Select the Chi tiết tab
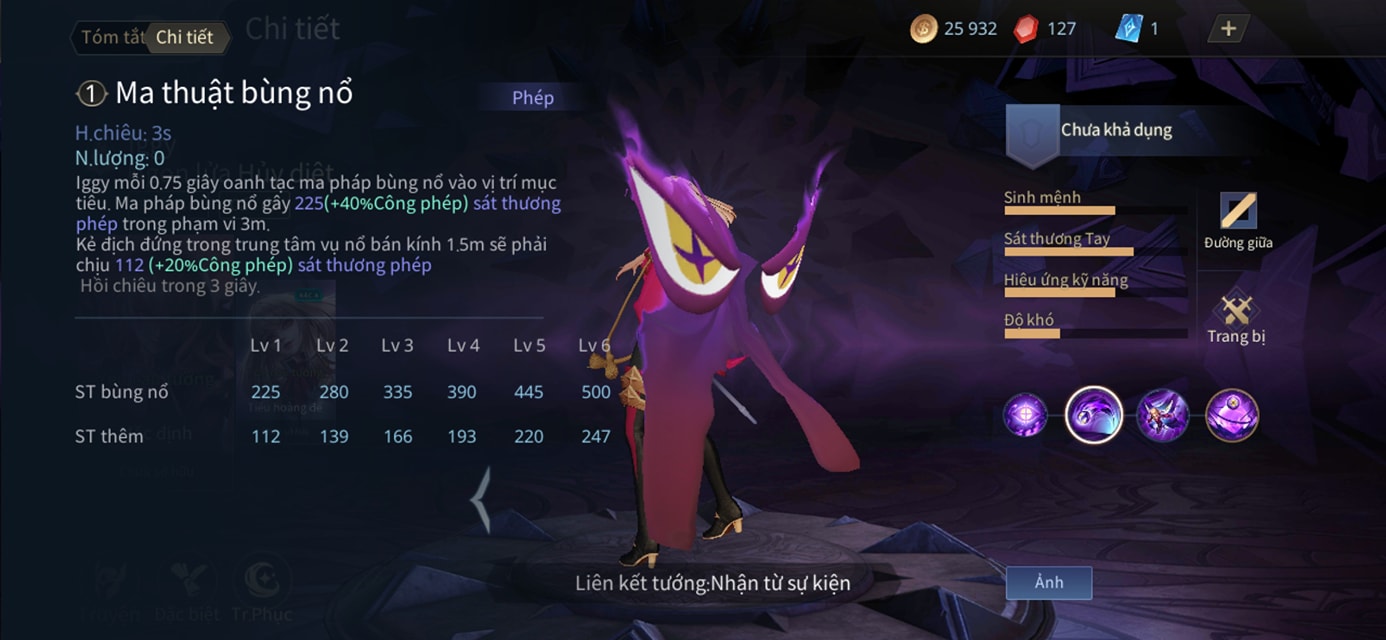1386x640 pixels. 185,38
